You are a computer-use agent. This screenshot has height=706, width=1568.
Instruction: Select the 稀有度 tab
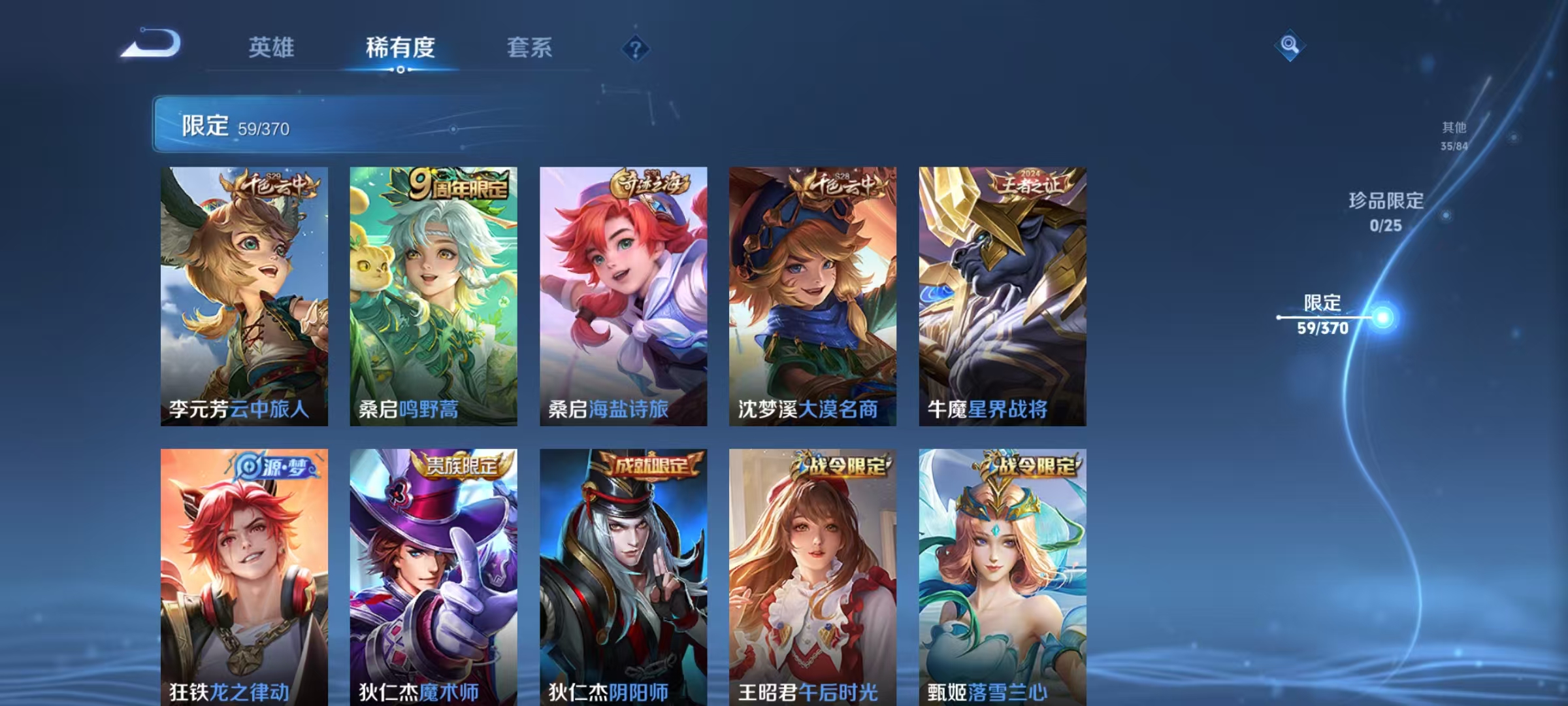400,47
